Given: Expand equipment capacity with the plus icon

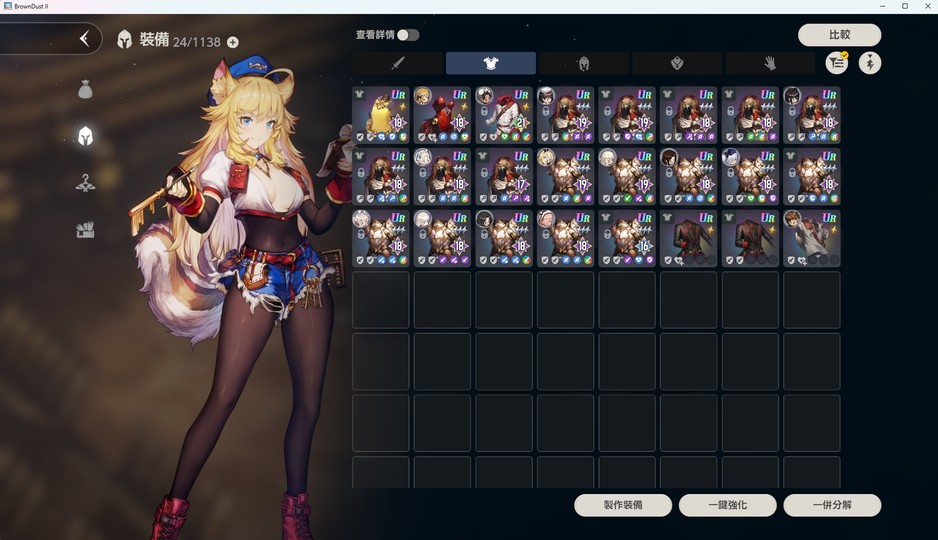Looking at the screenshot, I should [x=233, y=42].
